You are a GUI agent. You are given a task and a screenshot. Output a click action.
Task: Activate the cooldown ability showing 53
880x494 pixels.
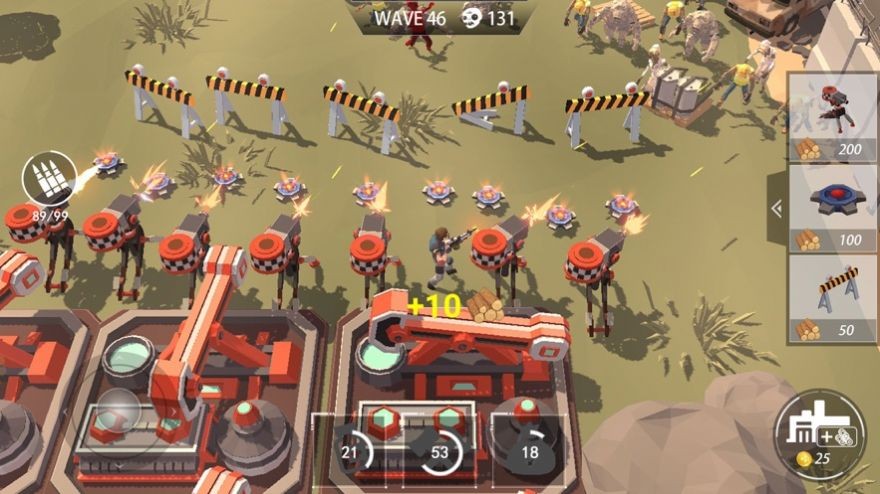pos(440,453)
